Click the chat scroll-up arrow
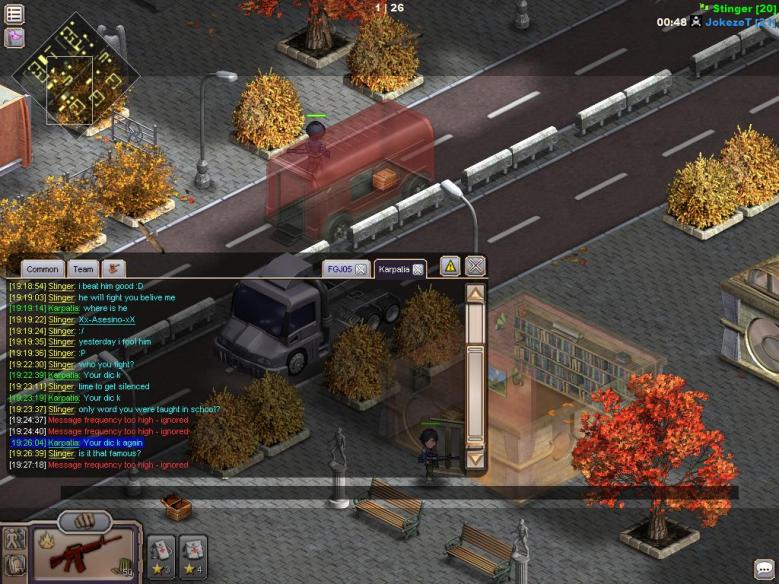Image resolution: width=779 pixels, height=584 pixels. point(475,294)
